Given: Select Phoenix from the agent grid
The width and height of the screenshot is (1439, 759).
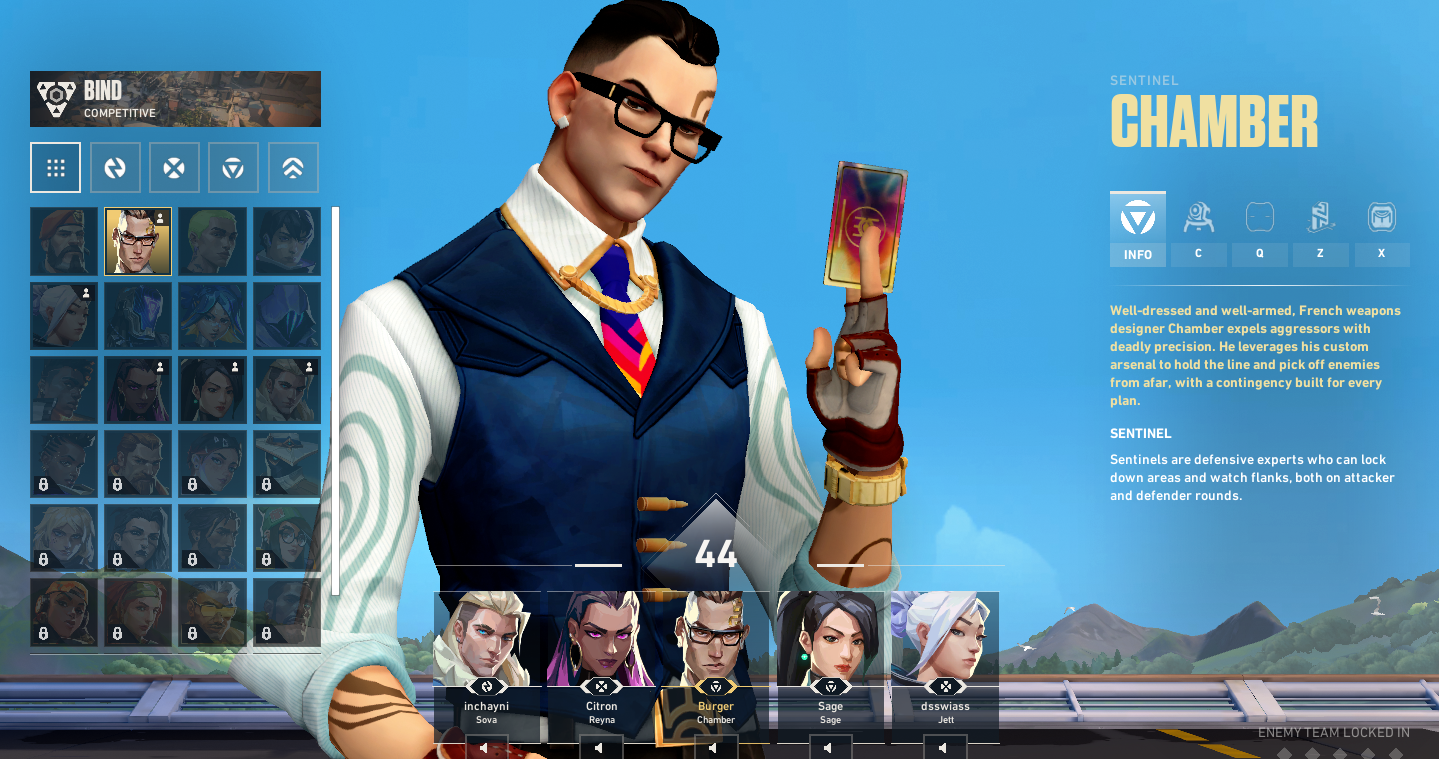Looking at the screenshot, I should pos(64,389).
